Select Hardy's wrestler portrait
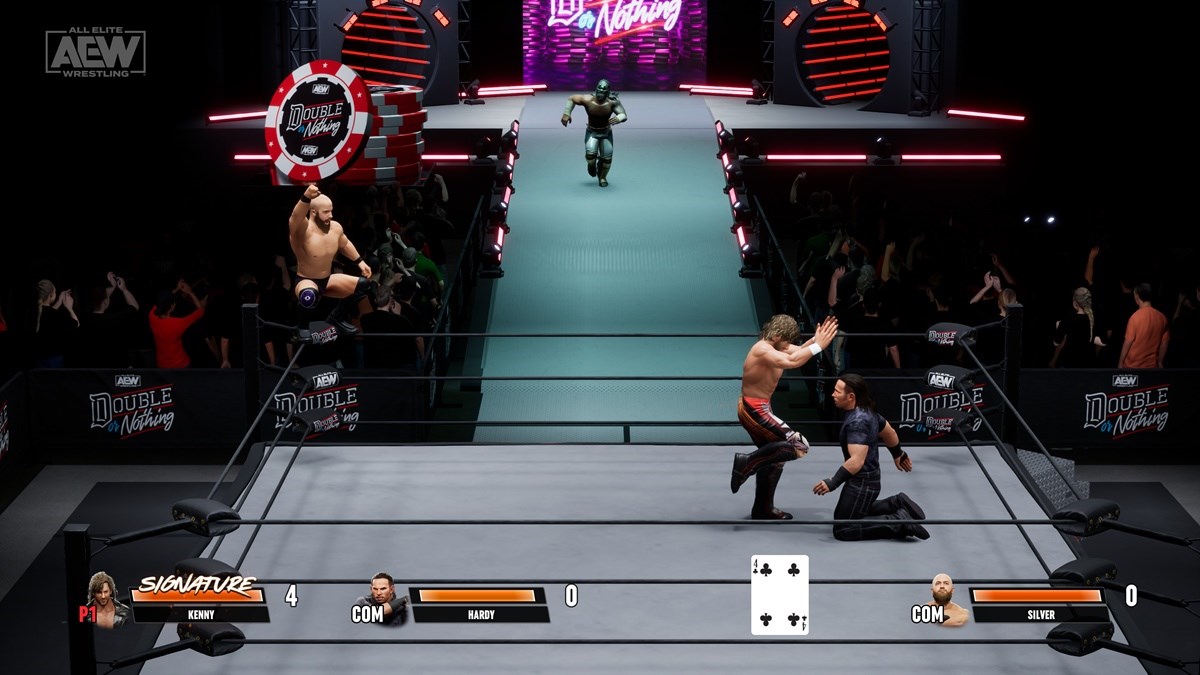The image size is (1200, 675). (387, 598)
